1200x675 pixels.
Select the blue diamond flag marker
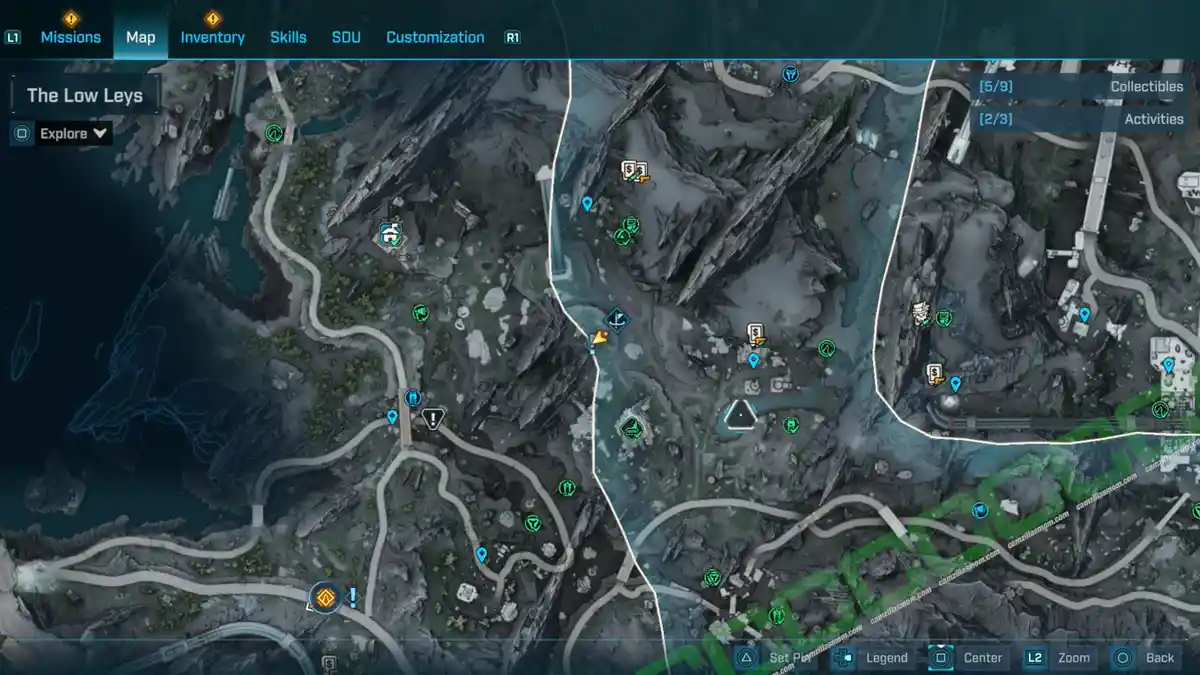(616, 320)
